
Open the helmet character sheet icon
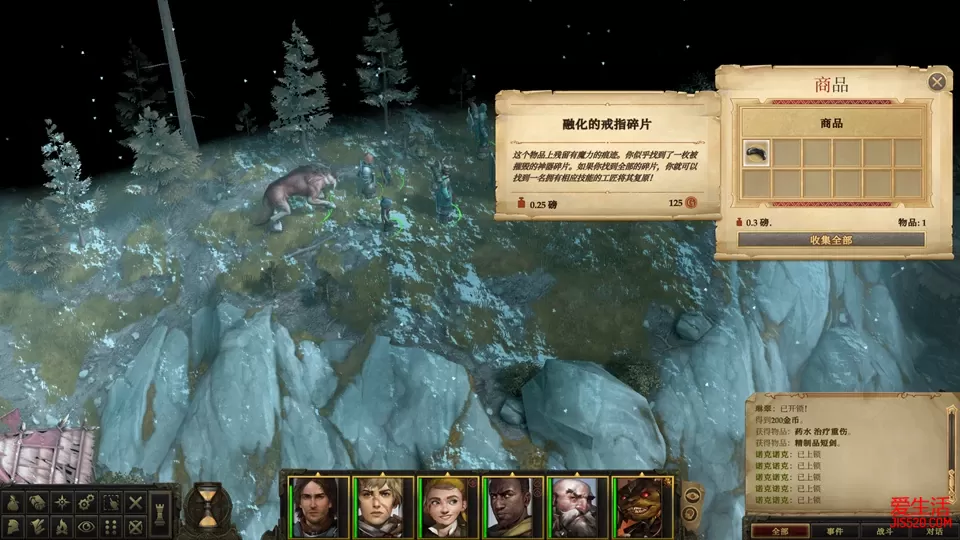(14, 526)
